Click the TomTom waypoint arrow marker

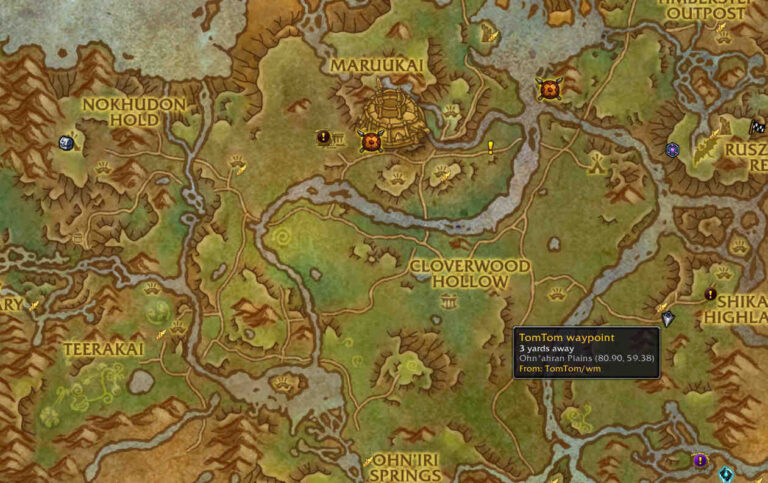pyautogui.click(x=668, y=319)
